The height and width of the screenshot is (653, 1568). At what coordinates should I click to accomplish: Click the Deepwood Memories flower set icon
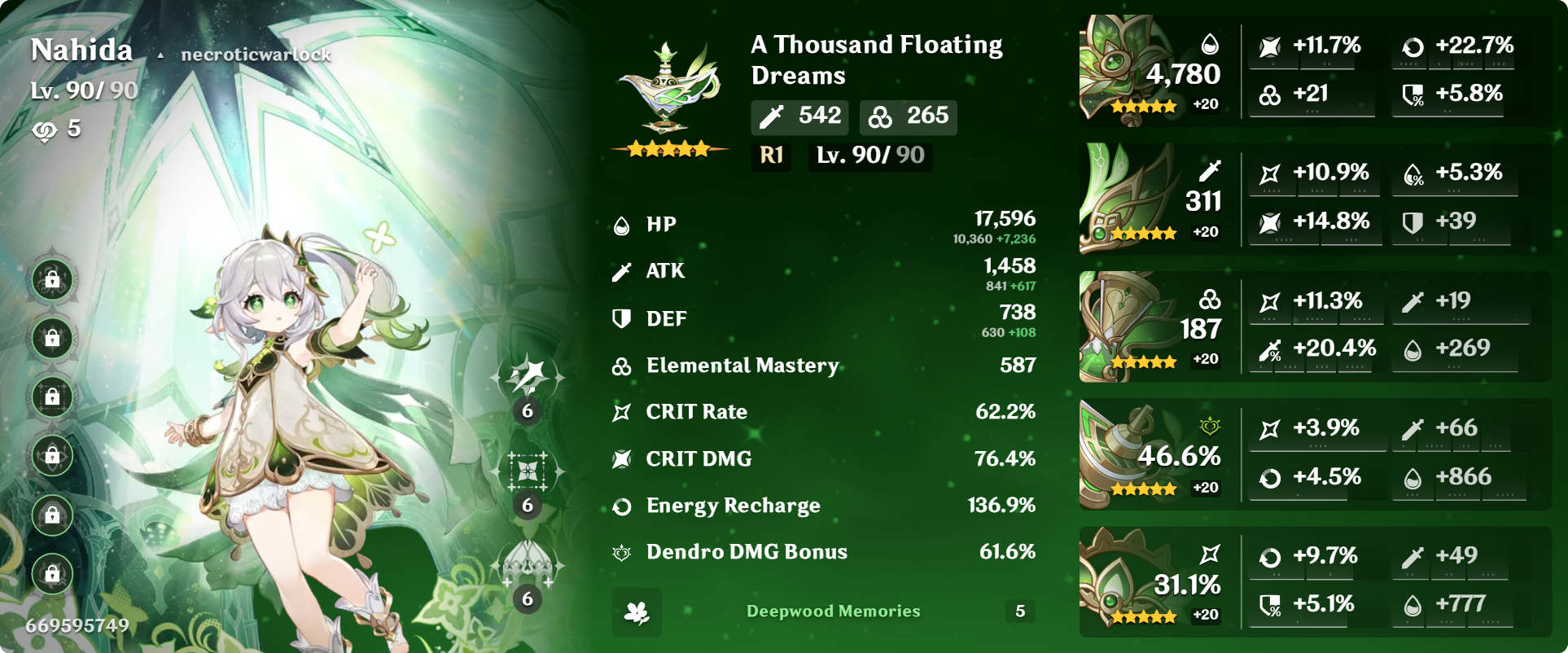click(x=638, y=612)
